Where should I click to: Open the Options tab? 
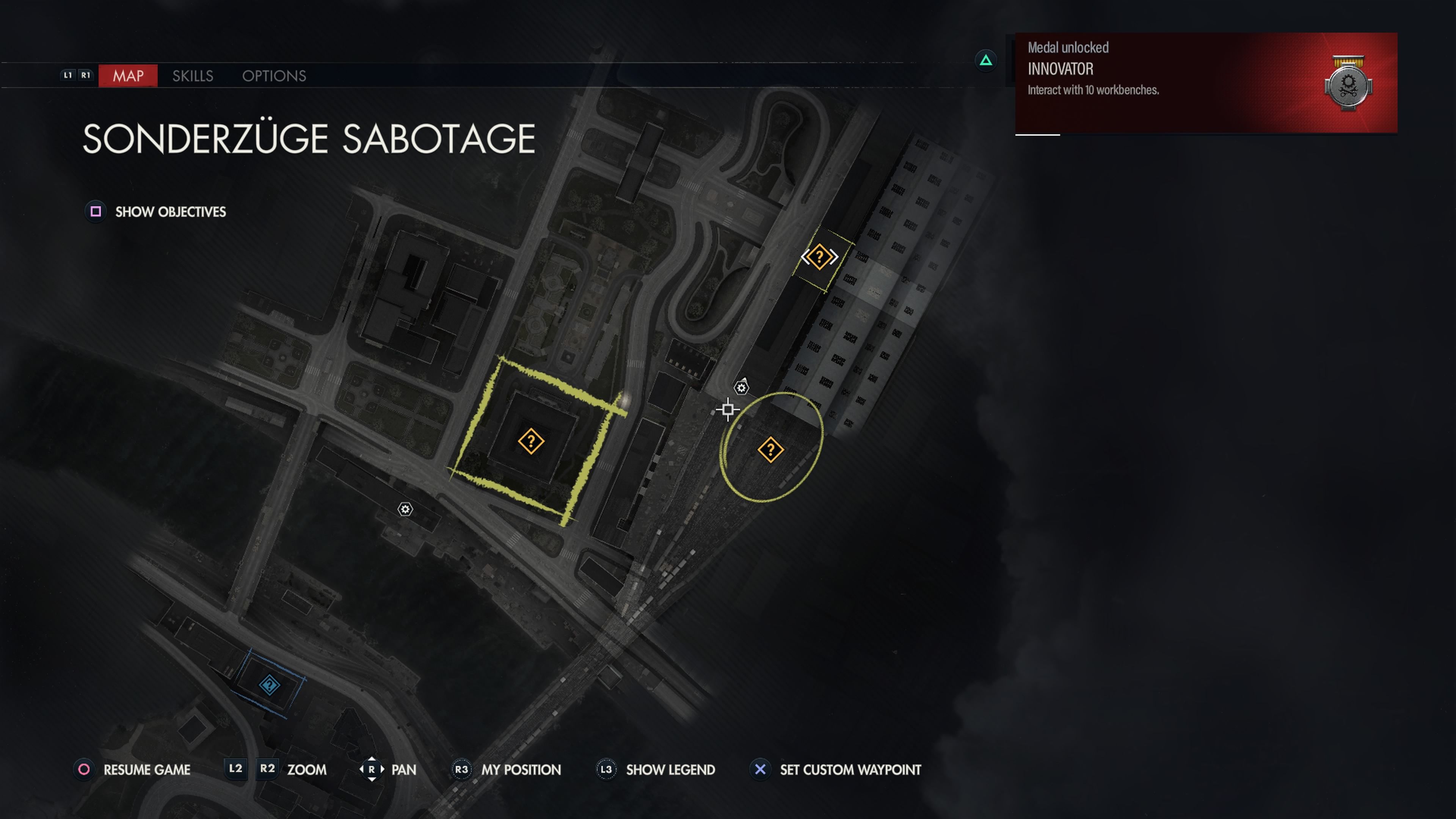tap(274, 76)
